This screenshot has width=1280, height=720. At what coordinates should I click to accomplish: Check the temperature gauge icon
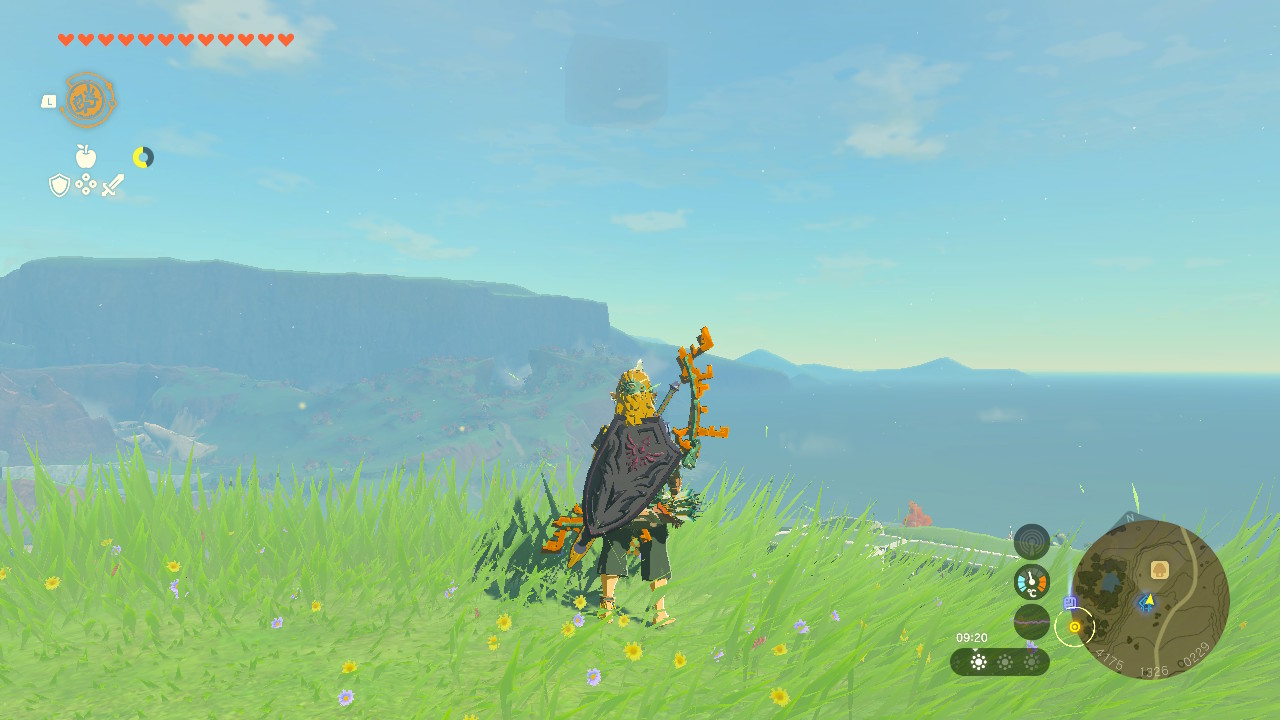click(x=1032, y=582)
